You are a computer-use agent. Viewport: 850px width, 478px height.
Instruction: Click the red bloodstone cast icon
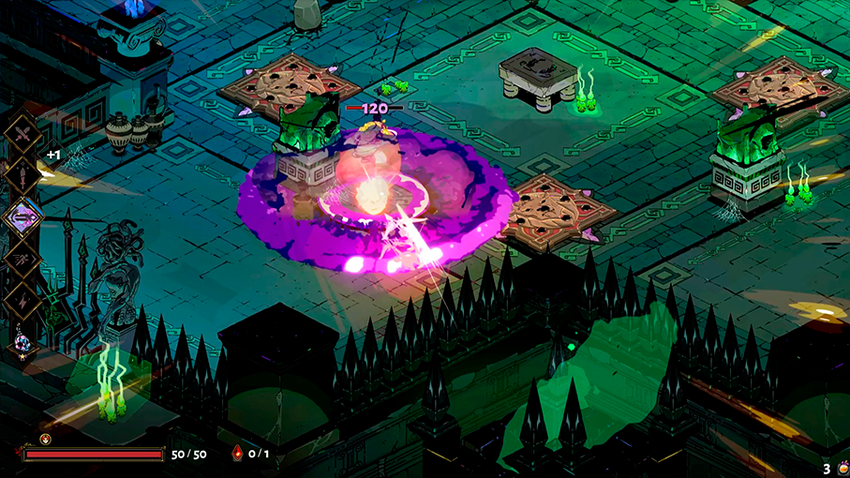pyautogui.click(x=237, y=453)
